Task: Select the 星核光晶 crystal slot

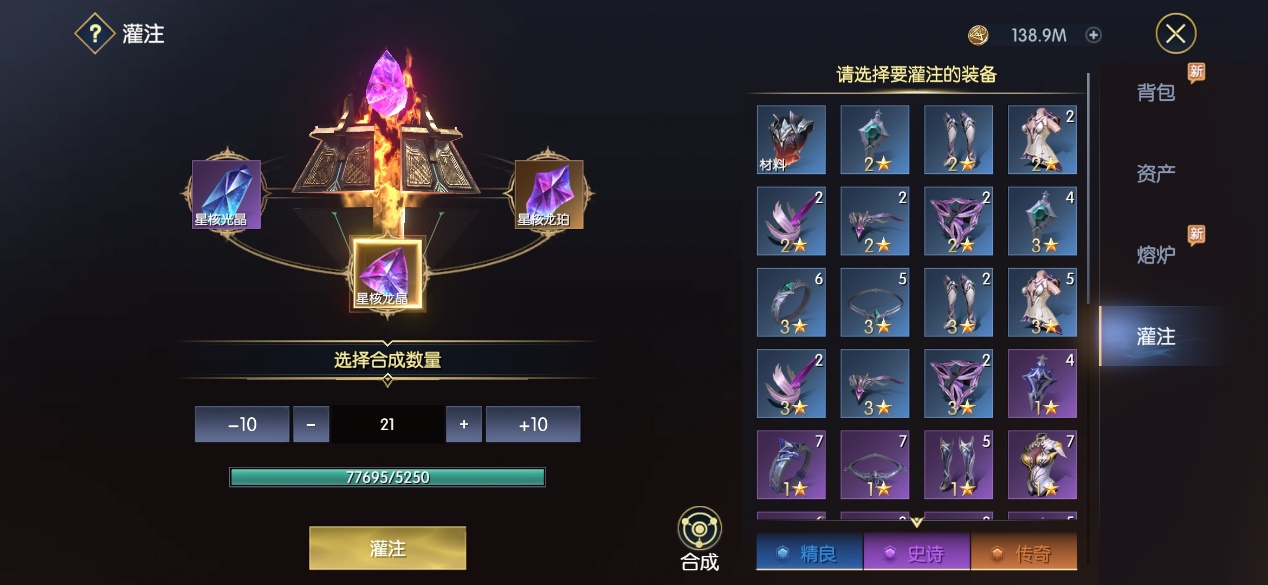Action: click(226, 194)
